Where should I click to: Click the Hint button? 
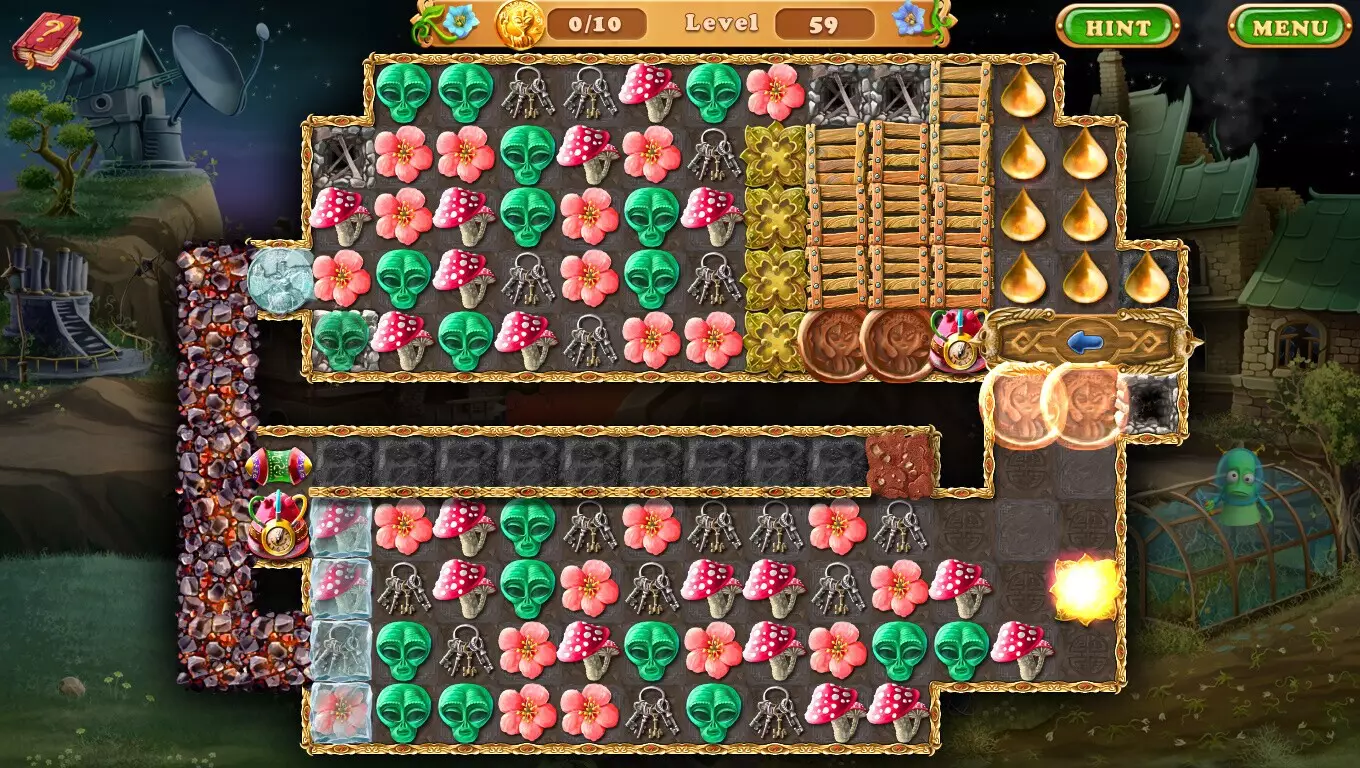(1118, 28)
